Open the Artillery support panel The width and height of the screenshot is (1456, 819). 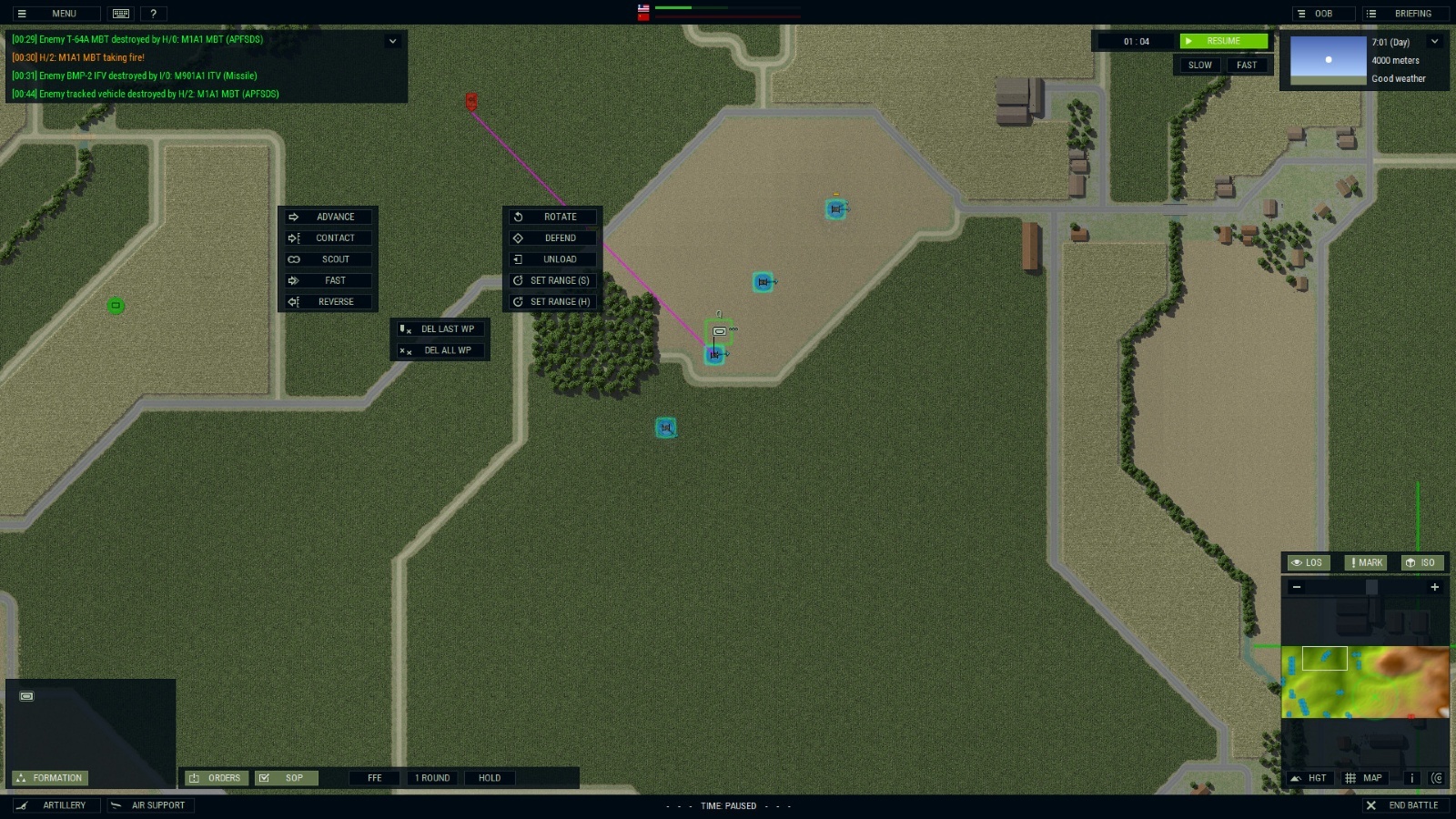click(x=56, y=804)
